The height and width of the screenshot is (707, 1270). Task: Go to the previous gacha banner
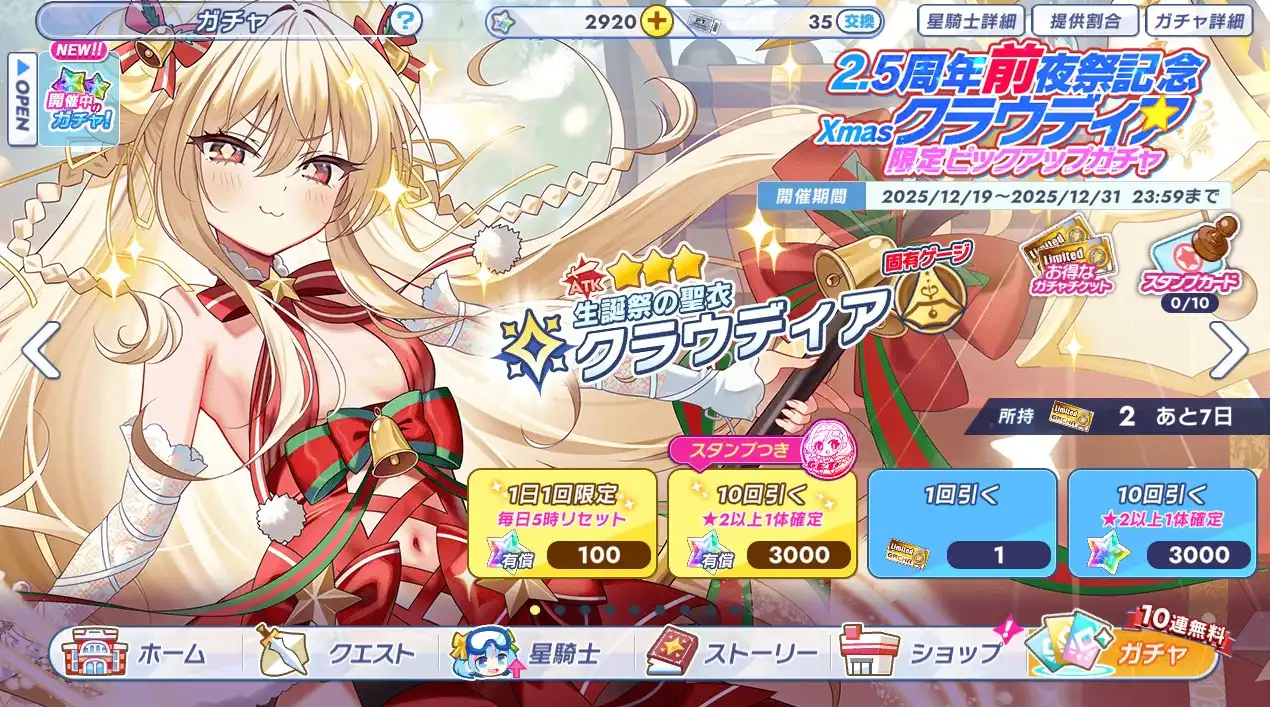tap(40, 349)
